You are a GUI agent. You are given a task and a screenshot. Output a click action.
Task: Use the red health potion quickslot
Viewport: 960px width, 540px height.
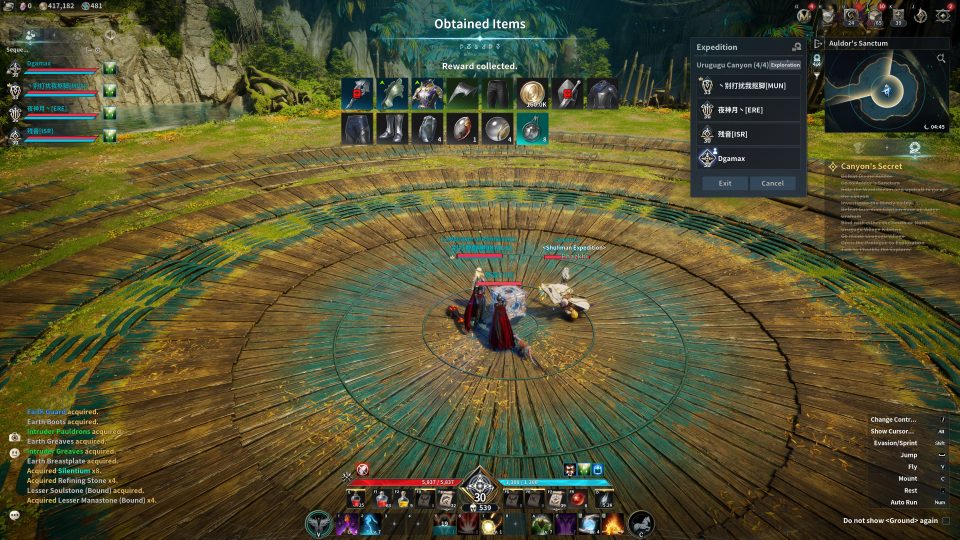(382, 499)
